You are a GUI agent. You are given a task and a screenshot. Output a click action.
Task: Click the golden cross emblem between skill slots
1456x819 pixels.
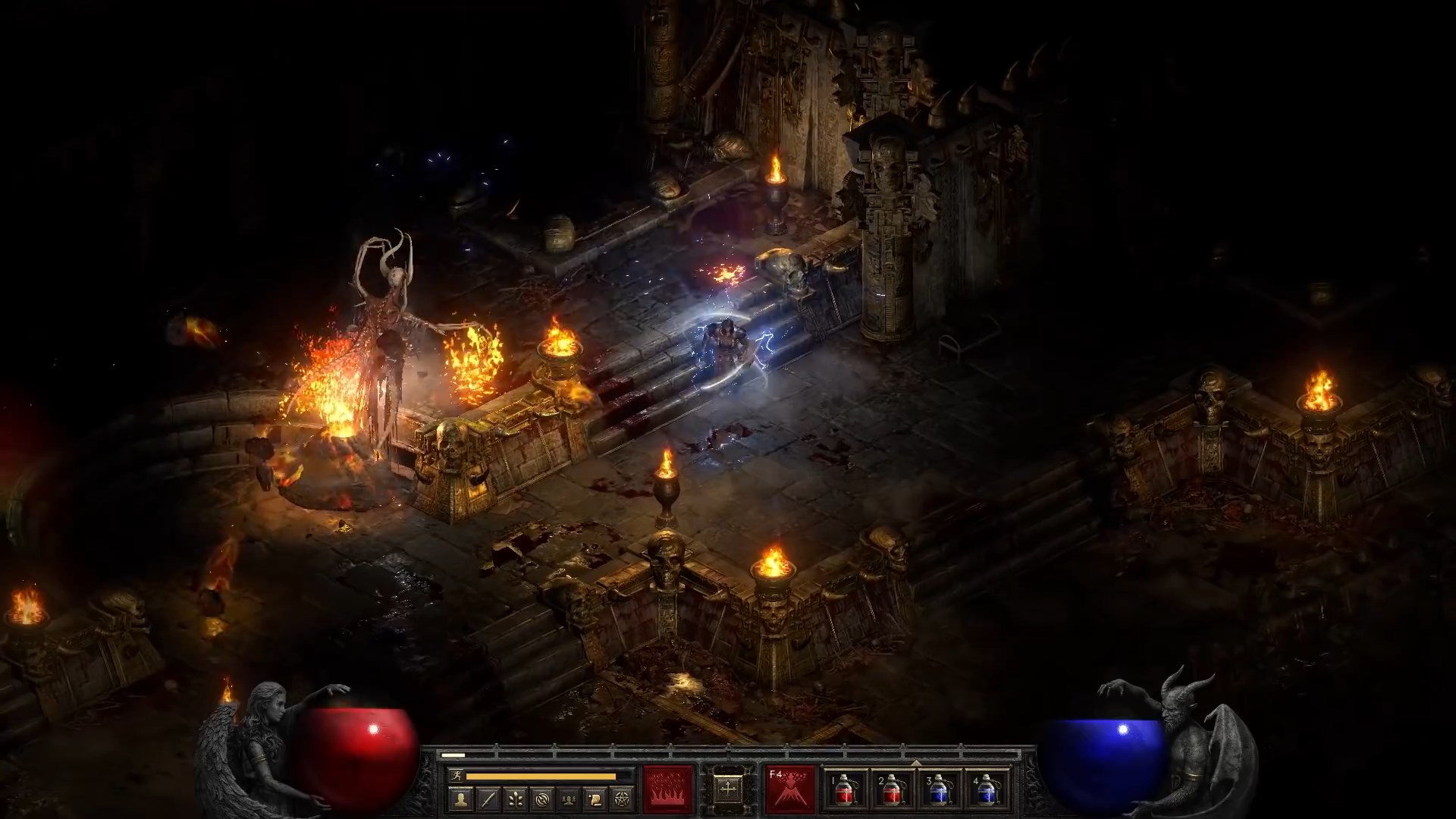pos(728,789)
